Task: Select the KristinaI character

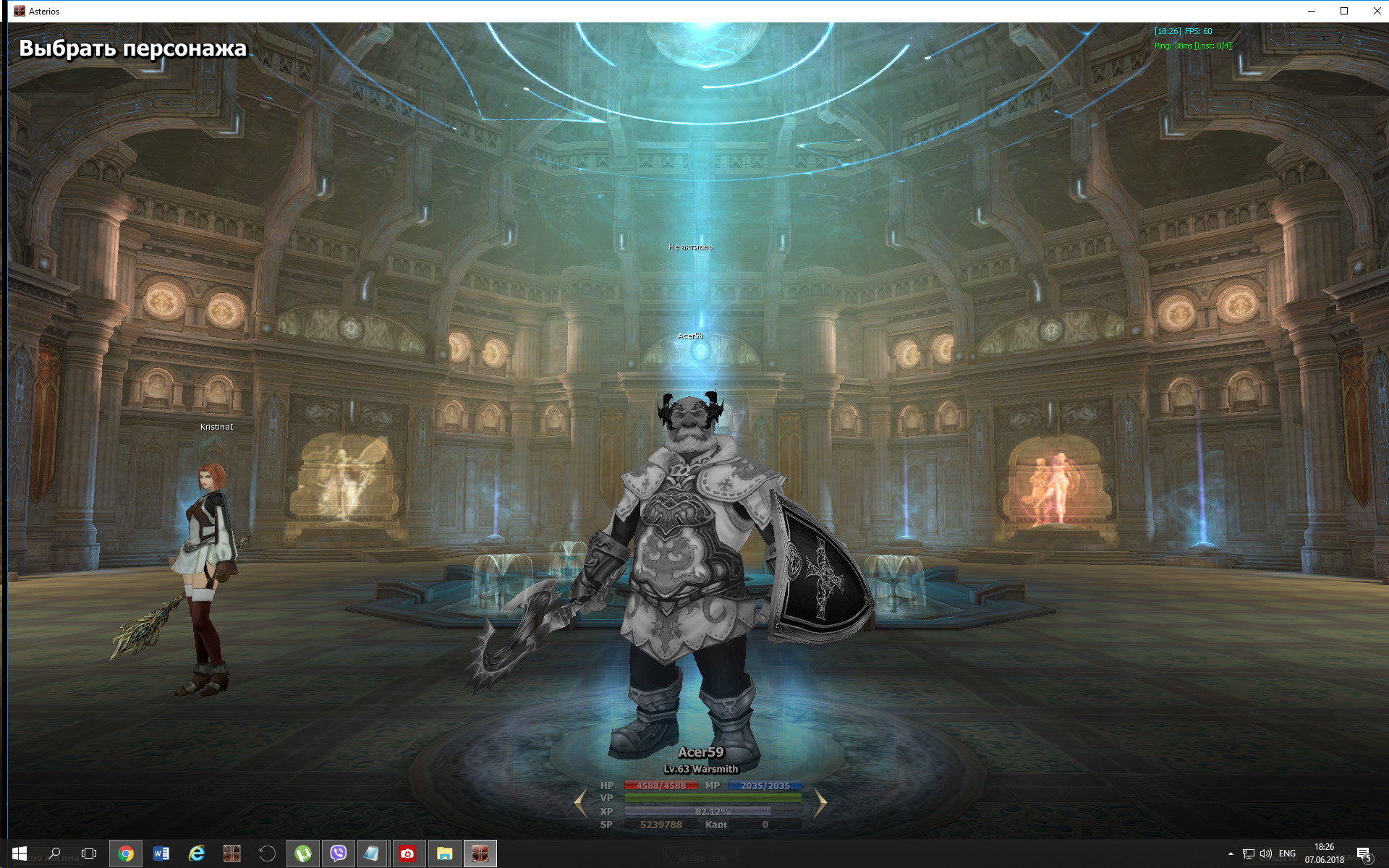Action: coord(208,571)
